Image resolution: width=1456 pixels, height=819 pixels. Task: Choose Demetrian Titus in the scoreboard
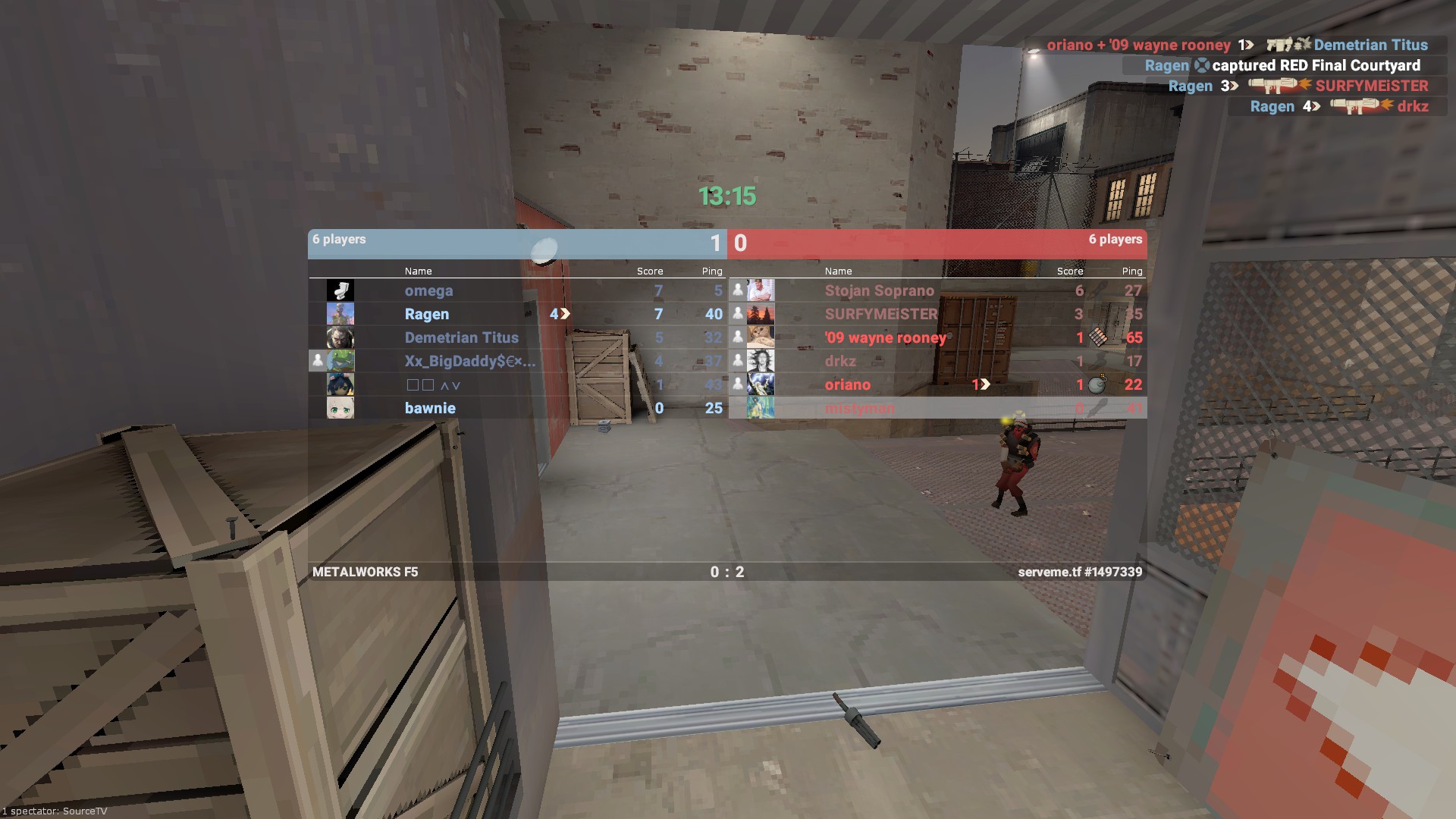(x=461, y=337)
